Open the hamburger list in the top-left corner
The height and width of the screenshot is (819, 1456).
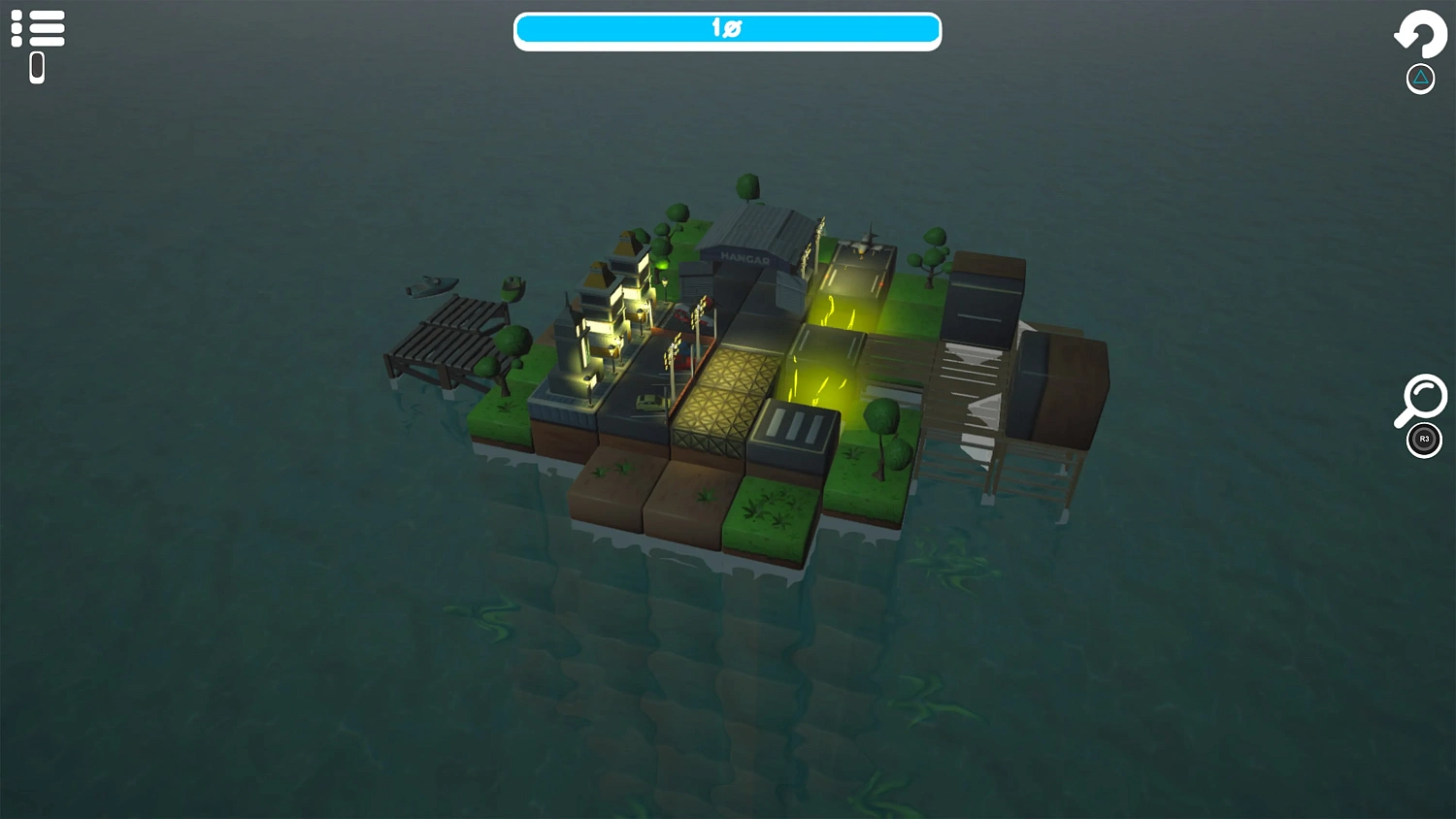[x=39, y=28]
